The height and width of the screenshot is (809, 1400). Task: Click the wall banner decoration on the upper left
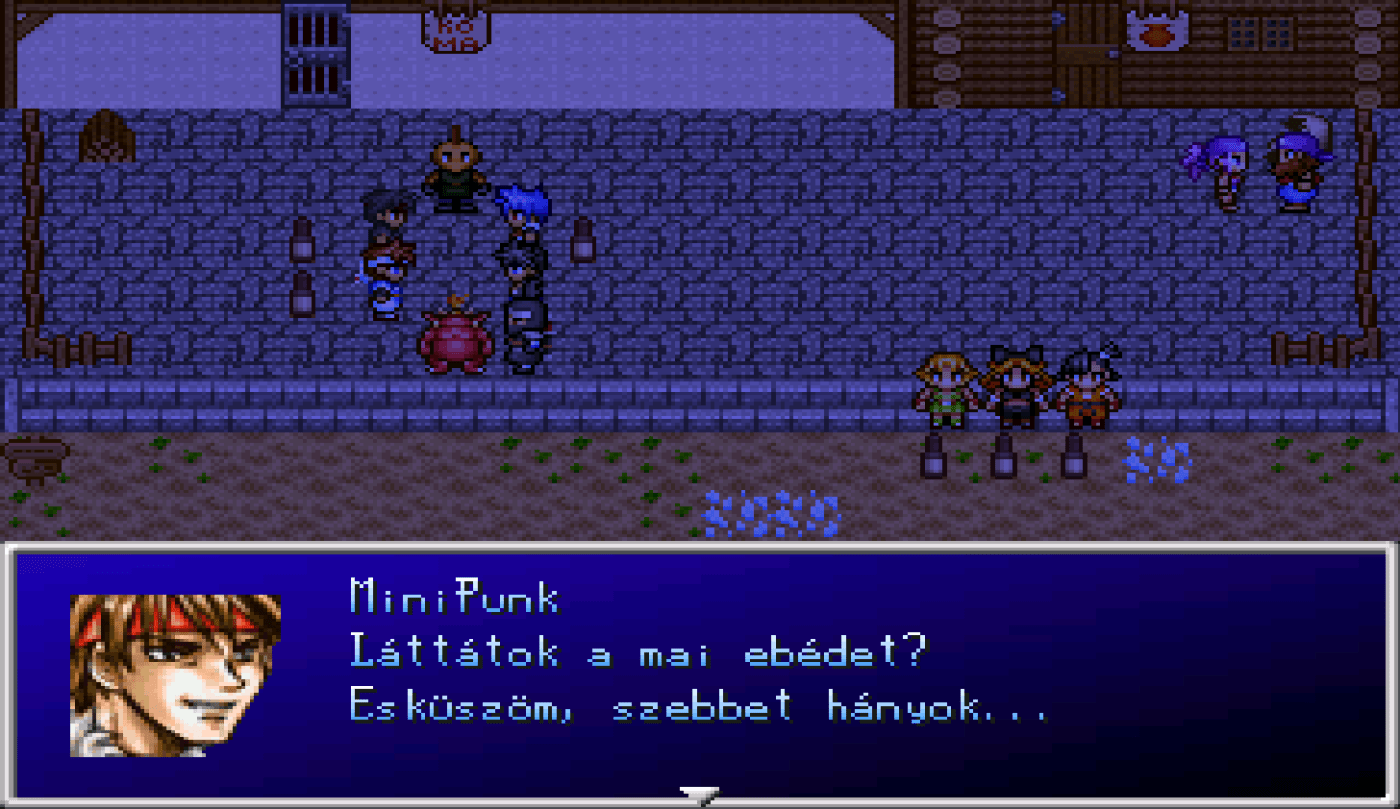pos(105,135)
